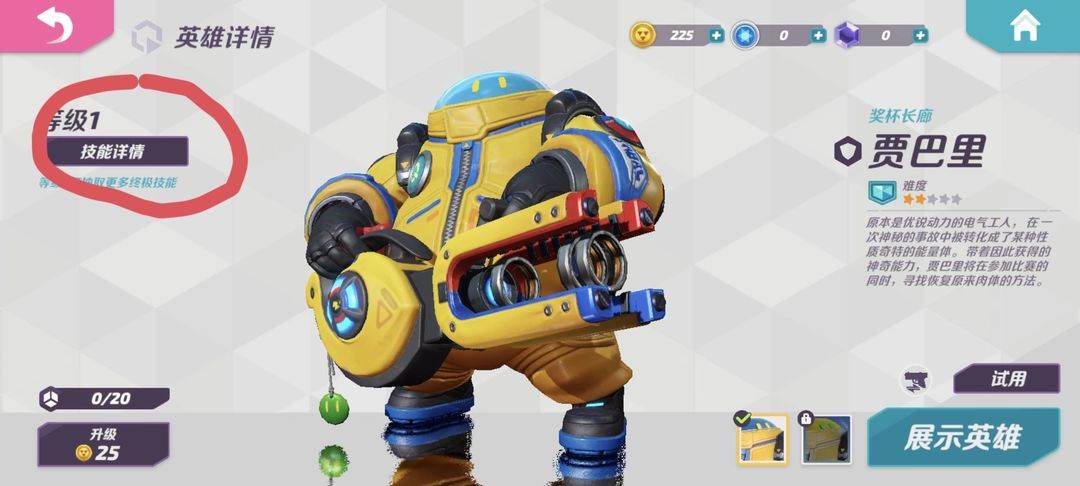Add more gold coins with plus button

(716, 35)
